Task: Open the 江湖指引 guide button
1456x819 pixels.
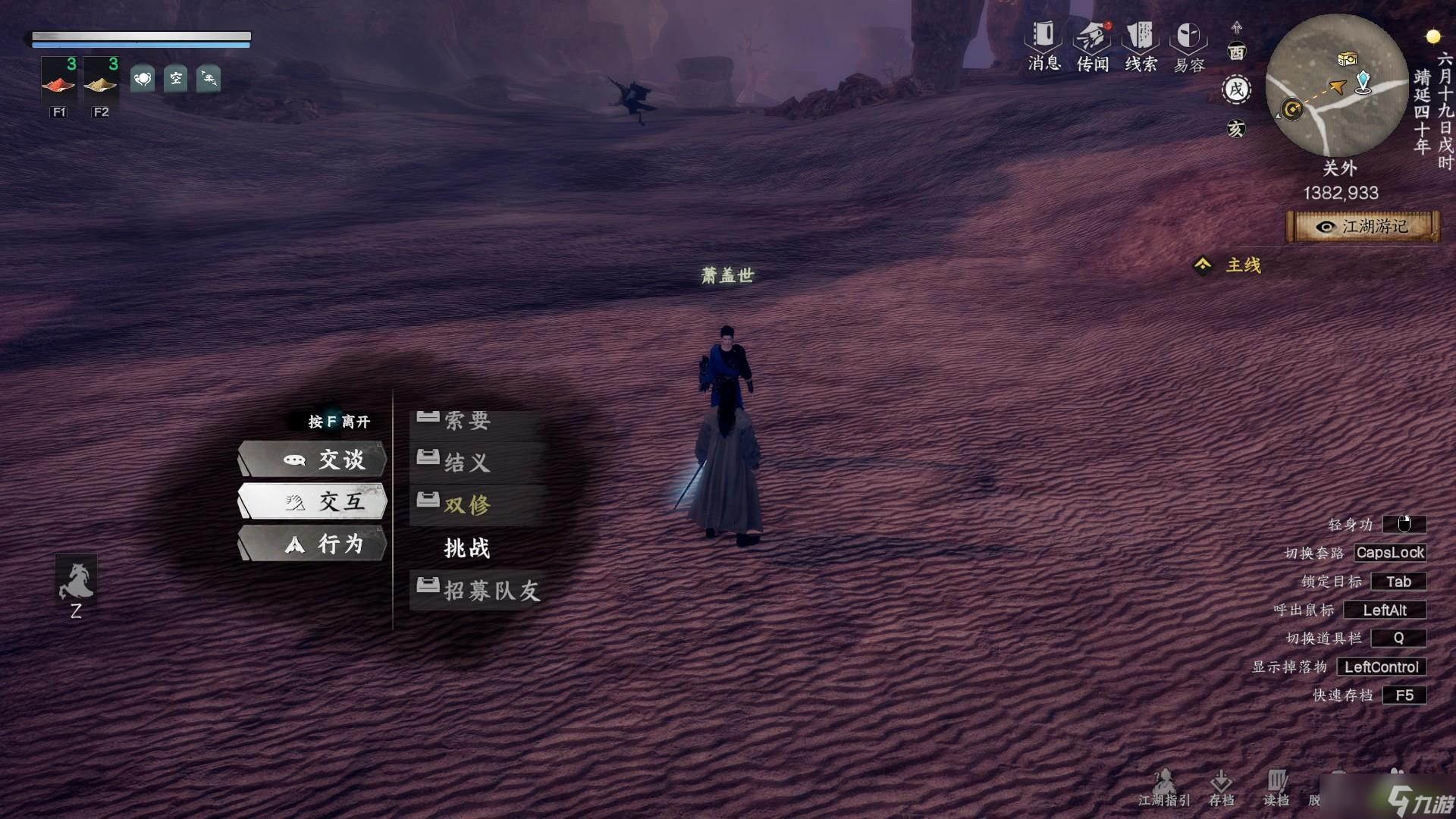Action: point(1164,789)
